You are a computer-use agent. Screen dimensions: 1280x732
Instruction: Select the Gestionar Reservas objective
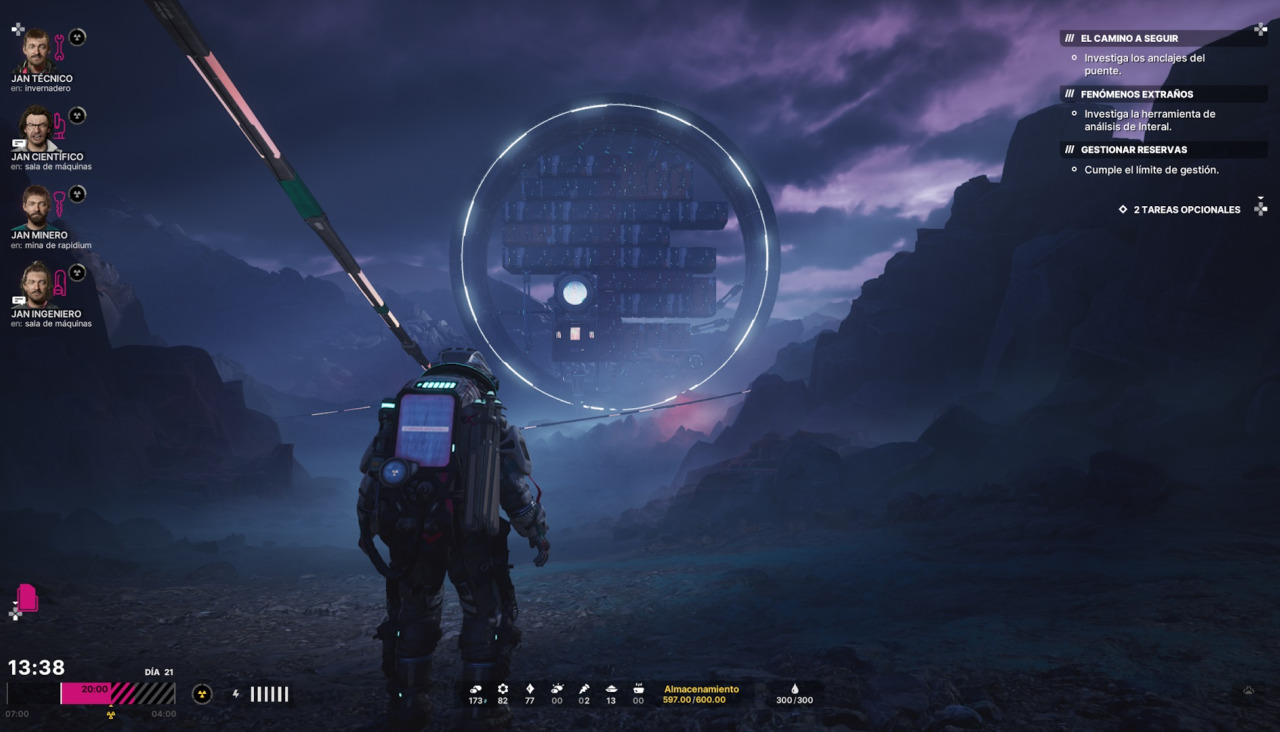1133,150
